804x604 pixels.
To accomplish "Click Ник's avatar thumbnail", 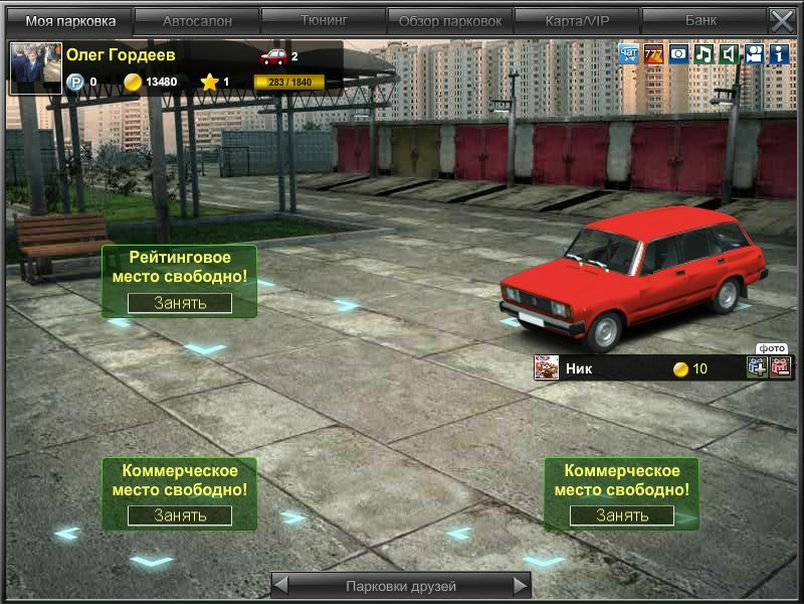I will click(x=546, y=368).
